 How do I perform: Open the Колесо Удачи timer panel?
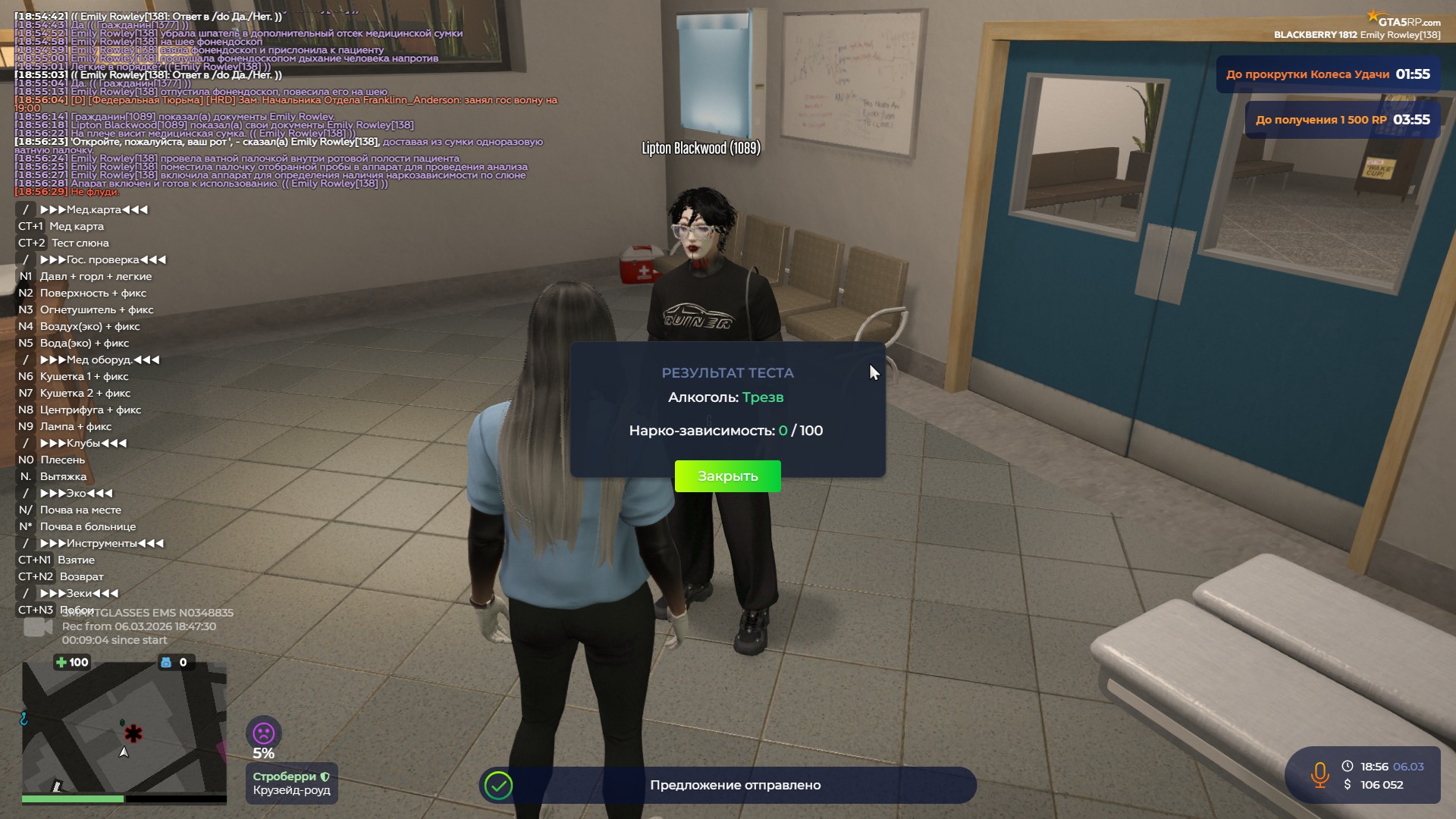(x=1327, y=74)
